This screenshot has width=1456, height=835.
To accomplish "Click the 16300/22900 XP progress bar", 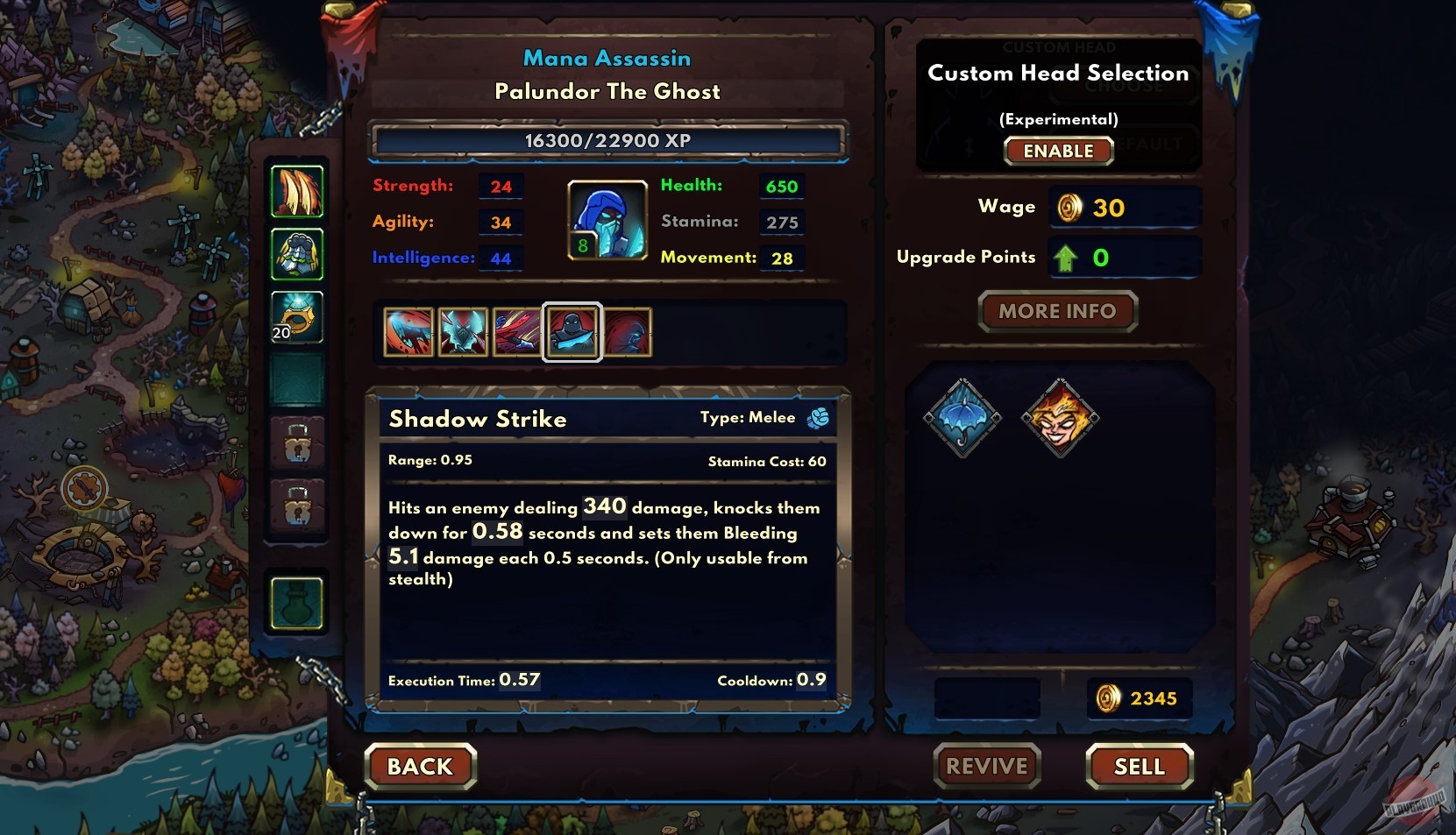I will 608,140.
